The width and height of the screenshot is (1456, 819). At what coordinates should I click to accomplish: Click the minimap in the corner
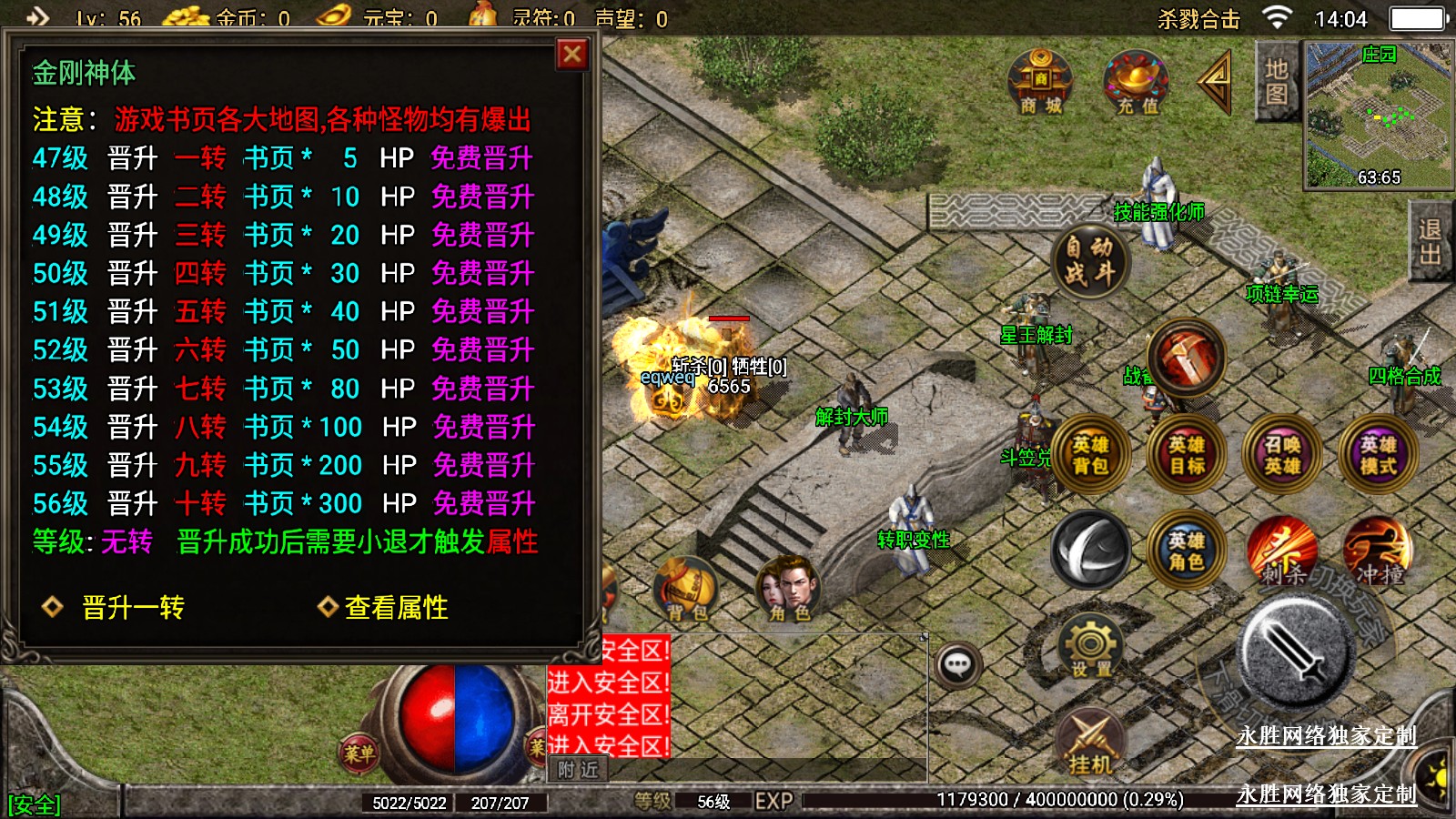click(1378, 115)
